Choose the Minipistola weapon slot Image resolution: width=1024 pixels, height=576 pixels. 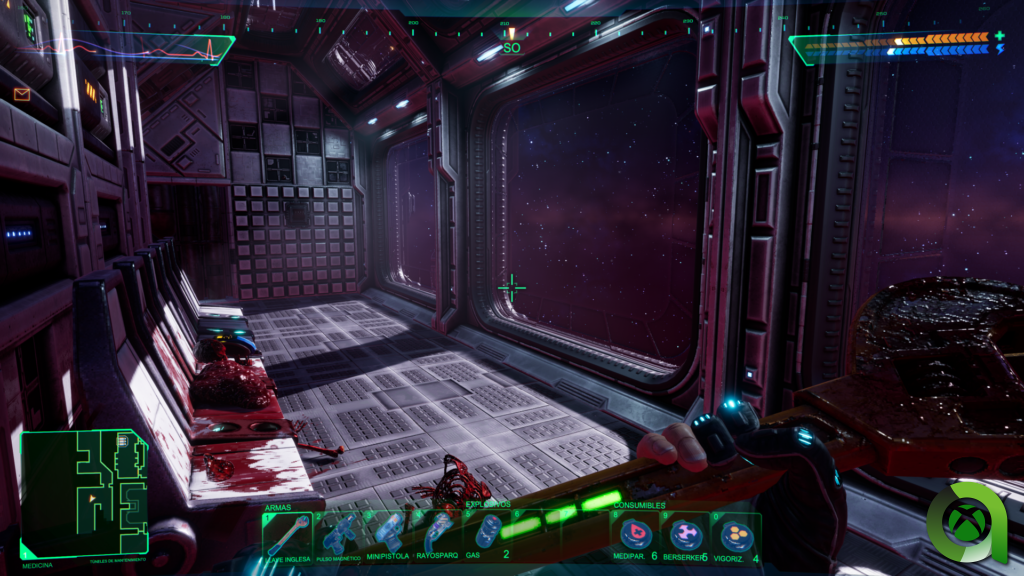387,537
